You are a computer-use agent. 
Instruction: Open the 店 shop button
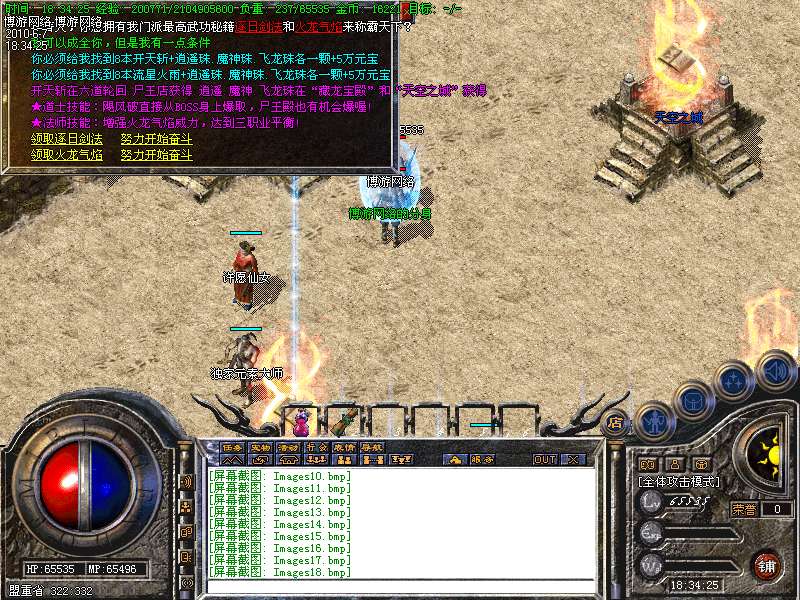(x=616, y=422)
